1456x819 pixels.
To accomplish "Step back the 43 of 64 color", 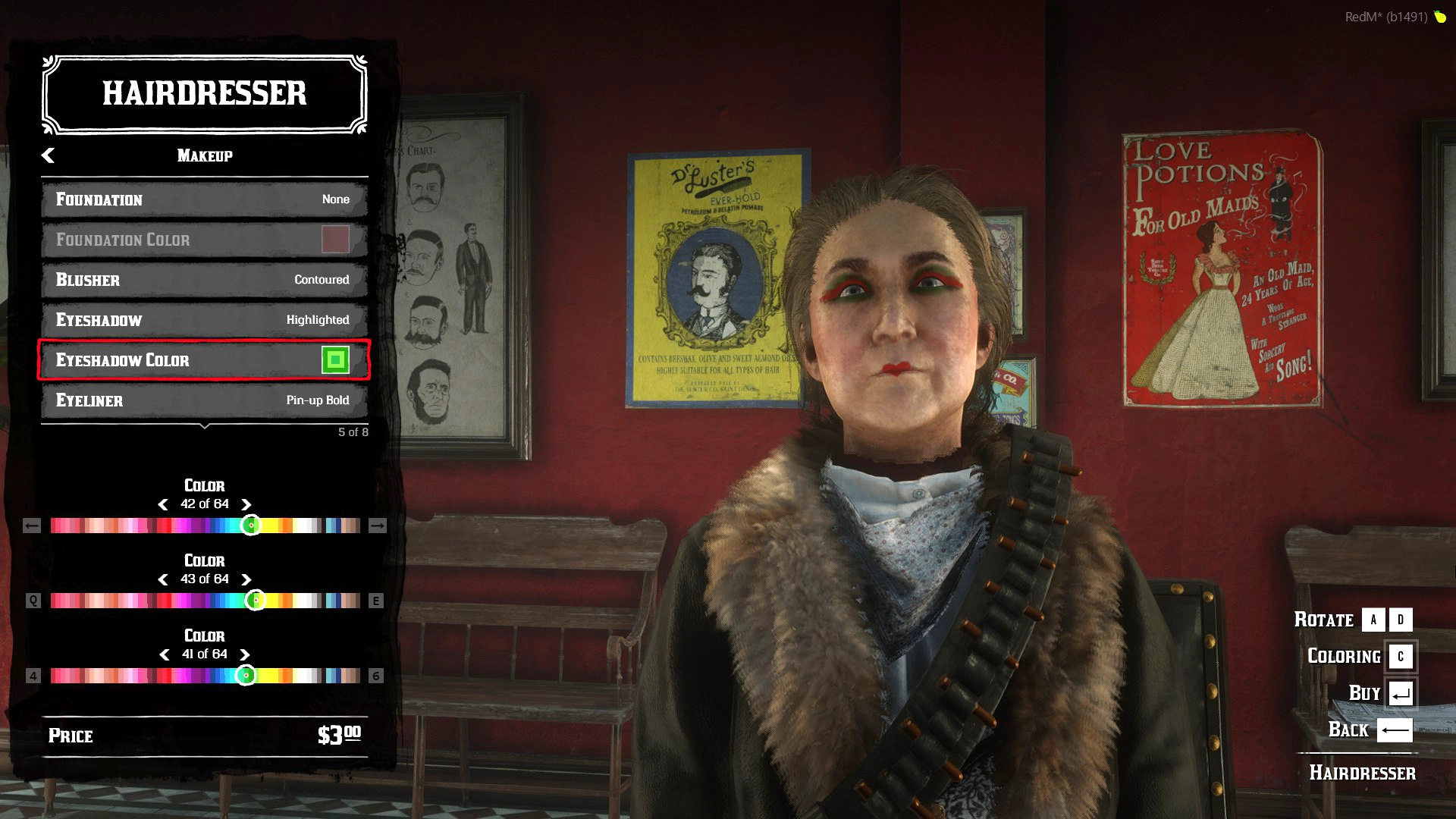I will 163,579.
